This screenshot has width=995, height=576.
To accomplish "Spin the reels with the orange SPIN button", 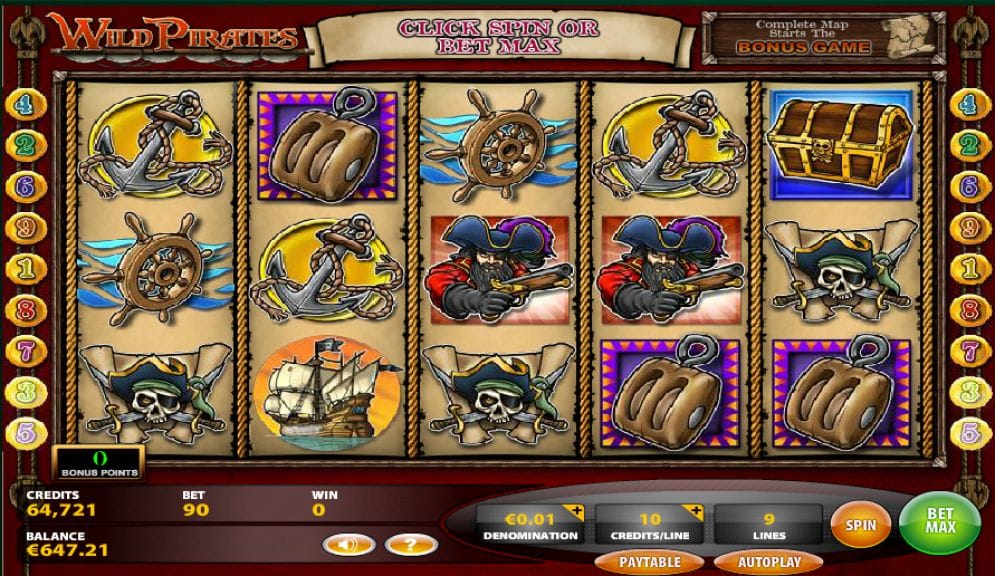I will [860, 525].
